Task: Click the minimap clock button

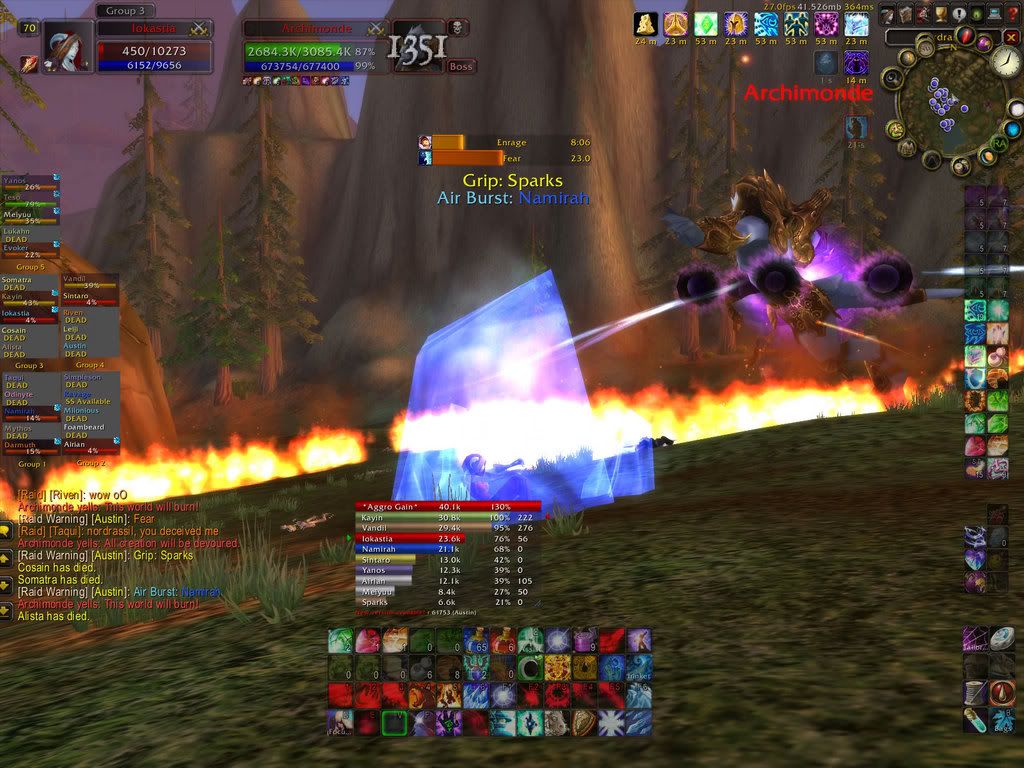Action: click(x=1005, y=62)
